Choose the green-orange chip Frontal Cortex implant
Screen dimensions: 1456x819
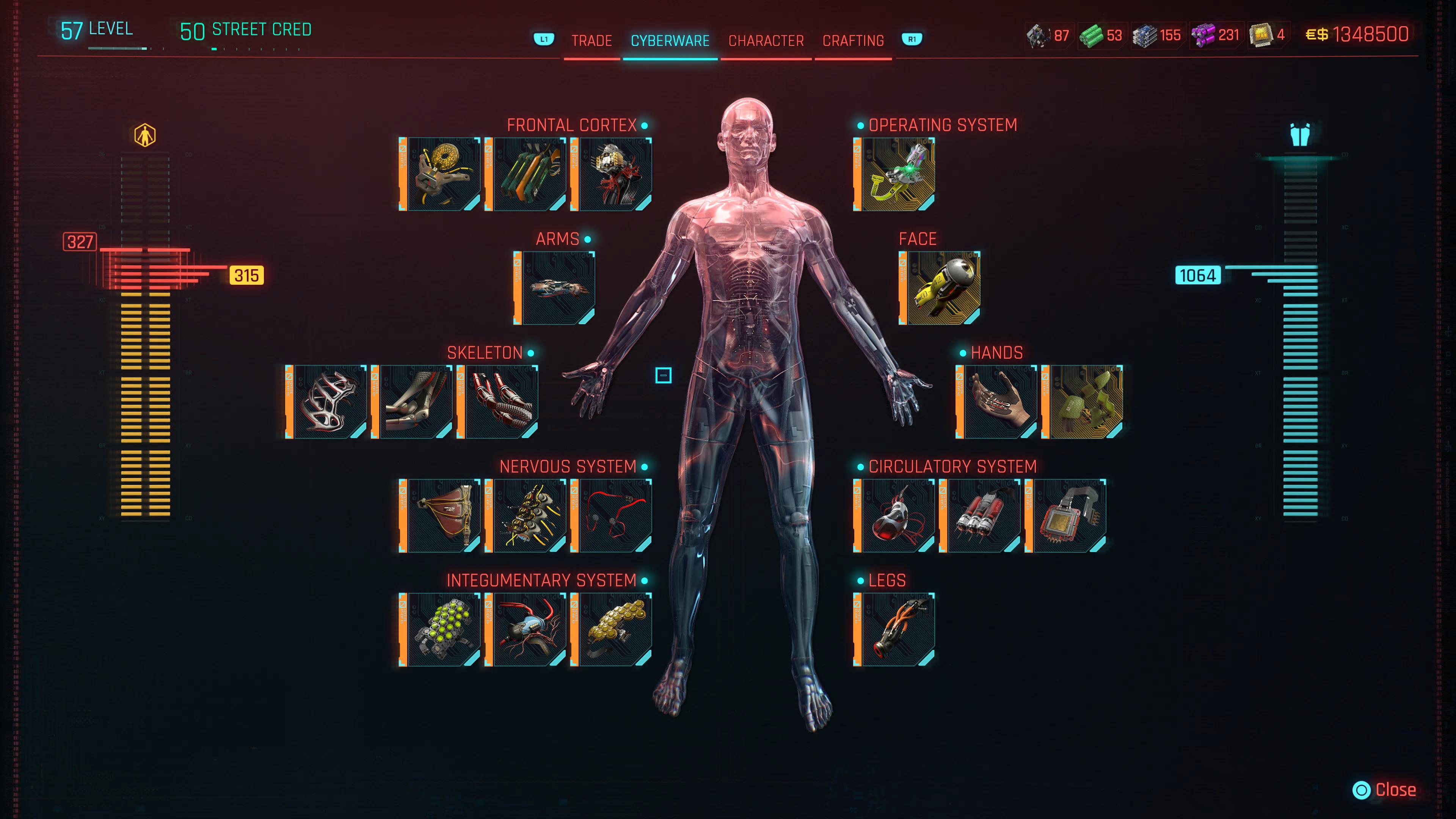(526, 174)
